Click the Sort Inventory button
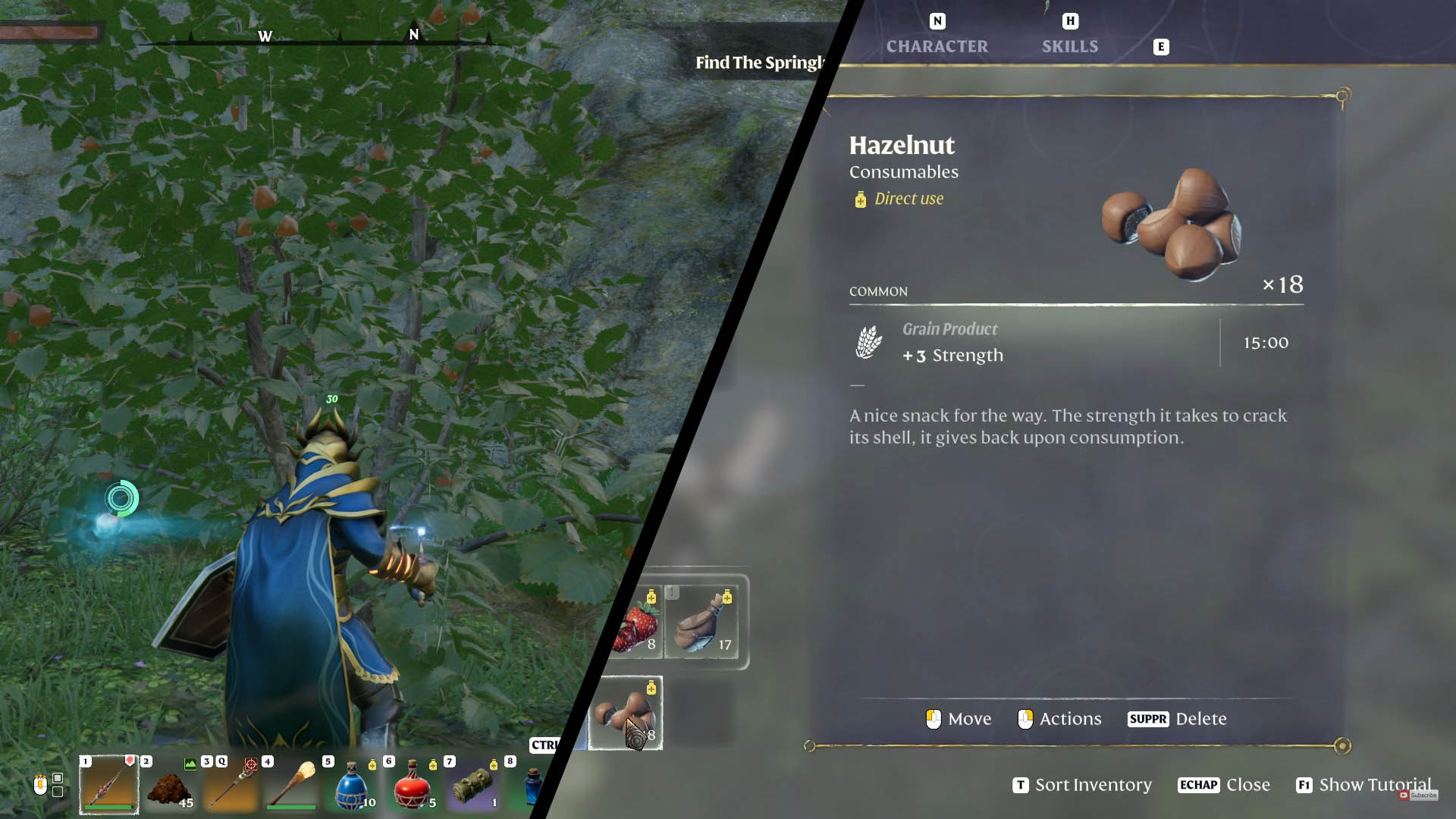 tap(1082, 785)
